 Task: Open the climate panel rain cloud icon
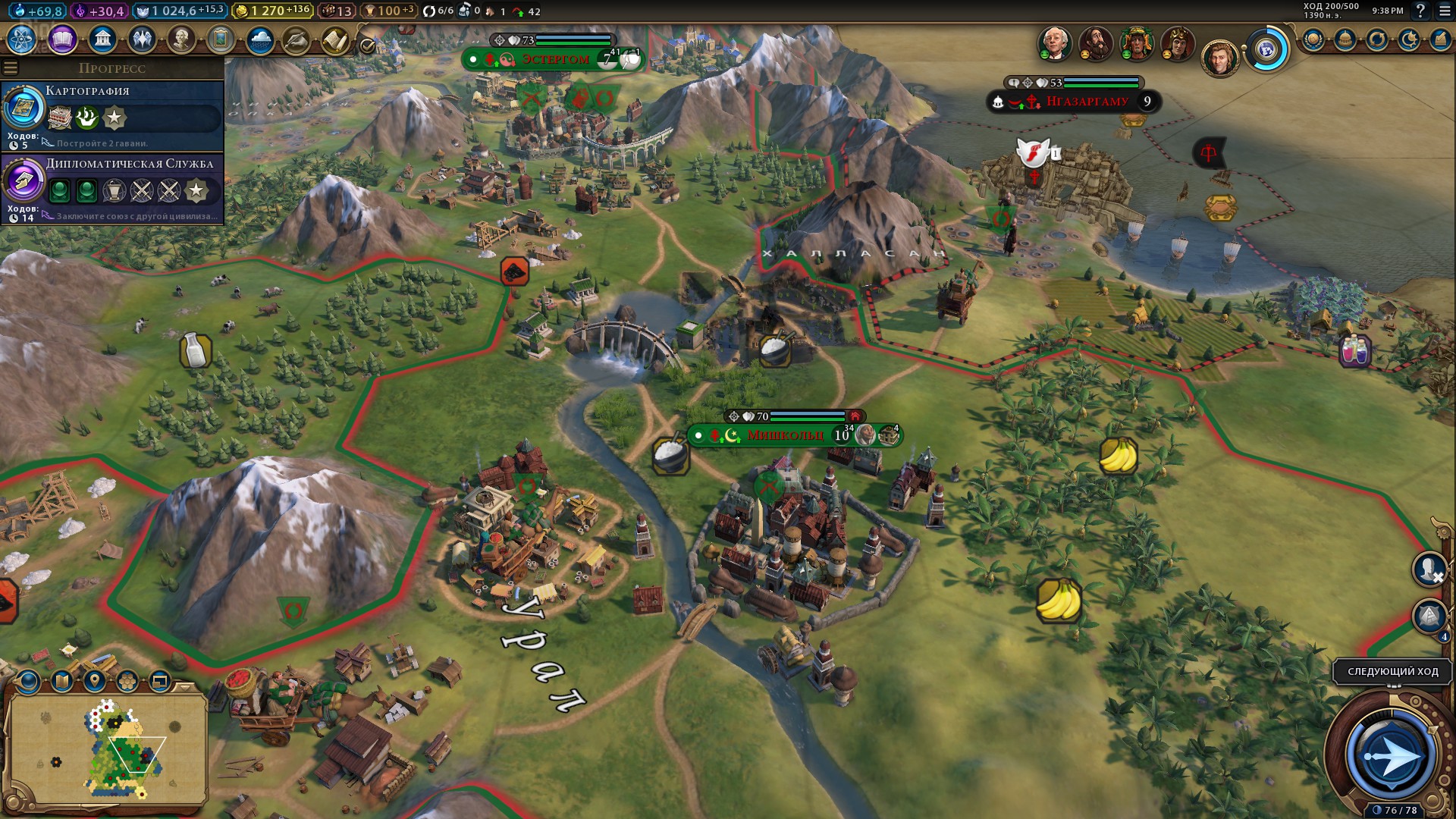click(260, 40)
